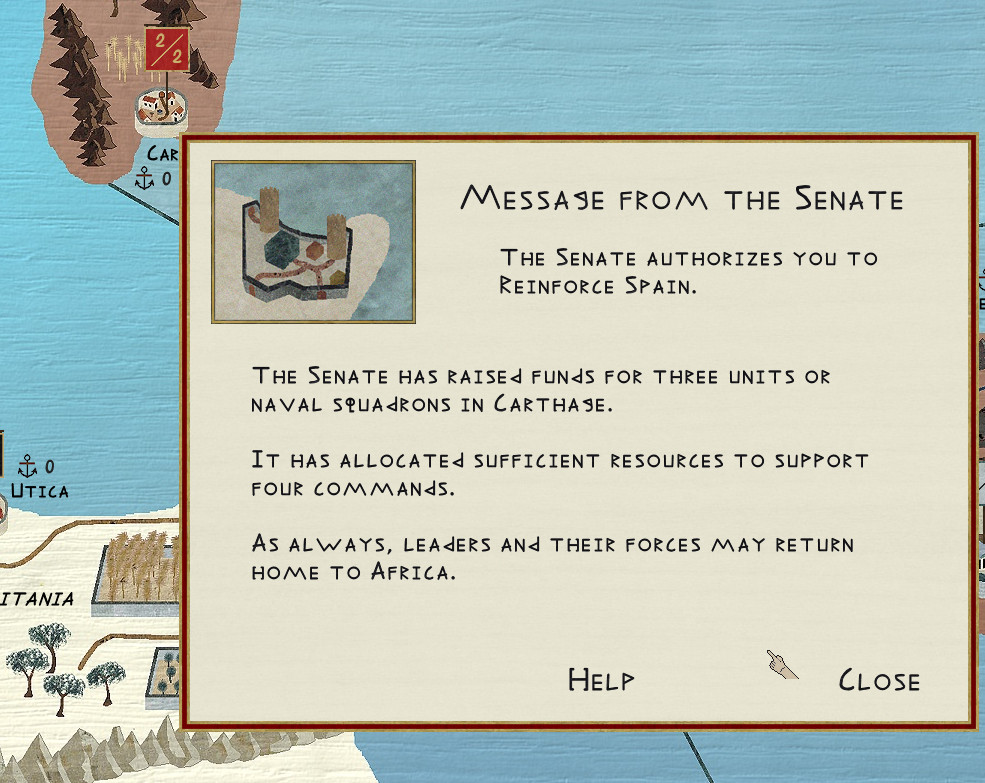Viewport: 985px width, 783px height.
Task: Close the Senate message dialog
Action: click(x=878, y=681)
